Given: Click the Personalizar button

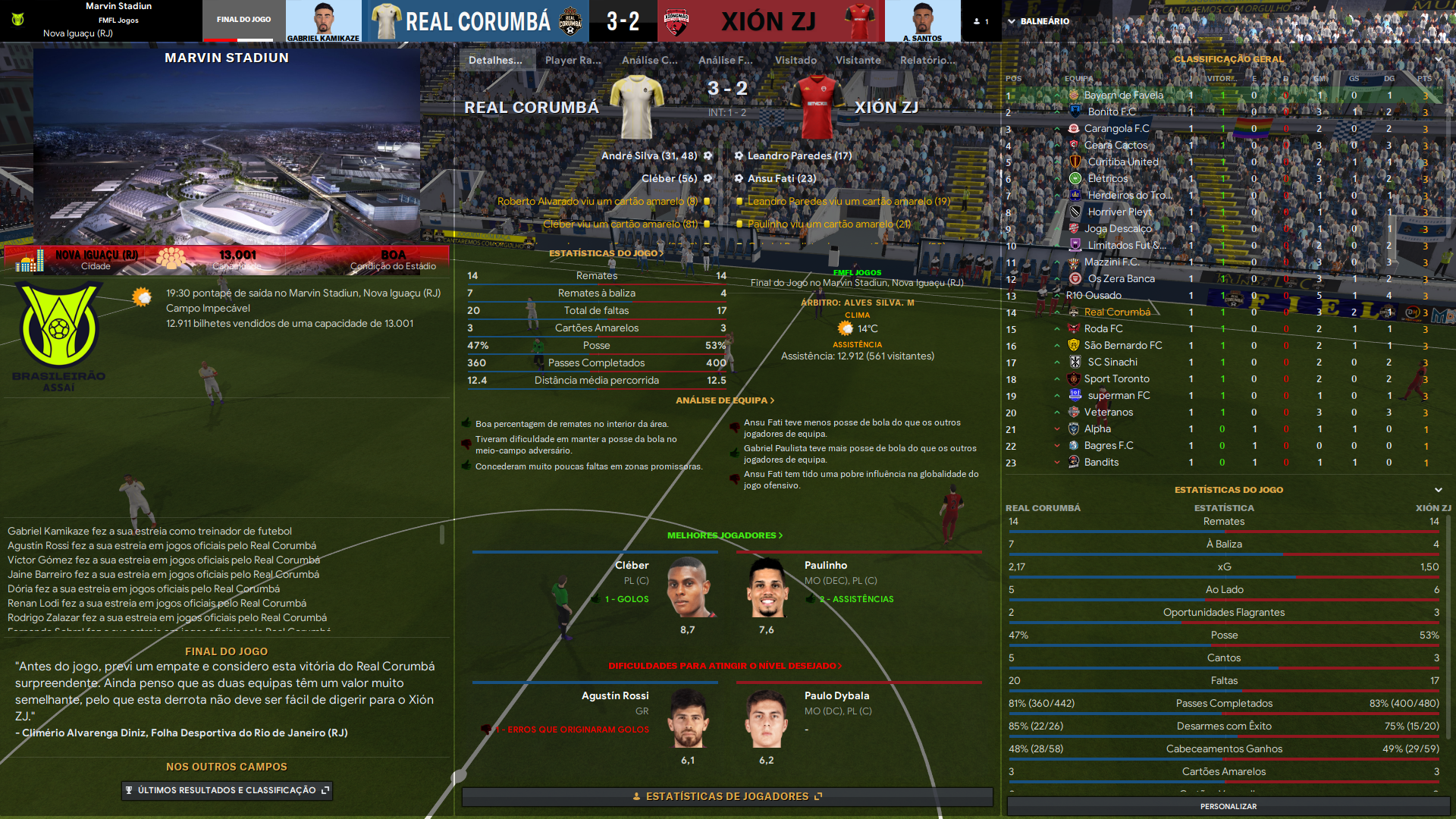Looking at the screenshot, I should 1228,806.
